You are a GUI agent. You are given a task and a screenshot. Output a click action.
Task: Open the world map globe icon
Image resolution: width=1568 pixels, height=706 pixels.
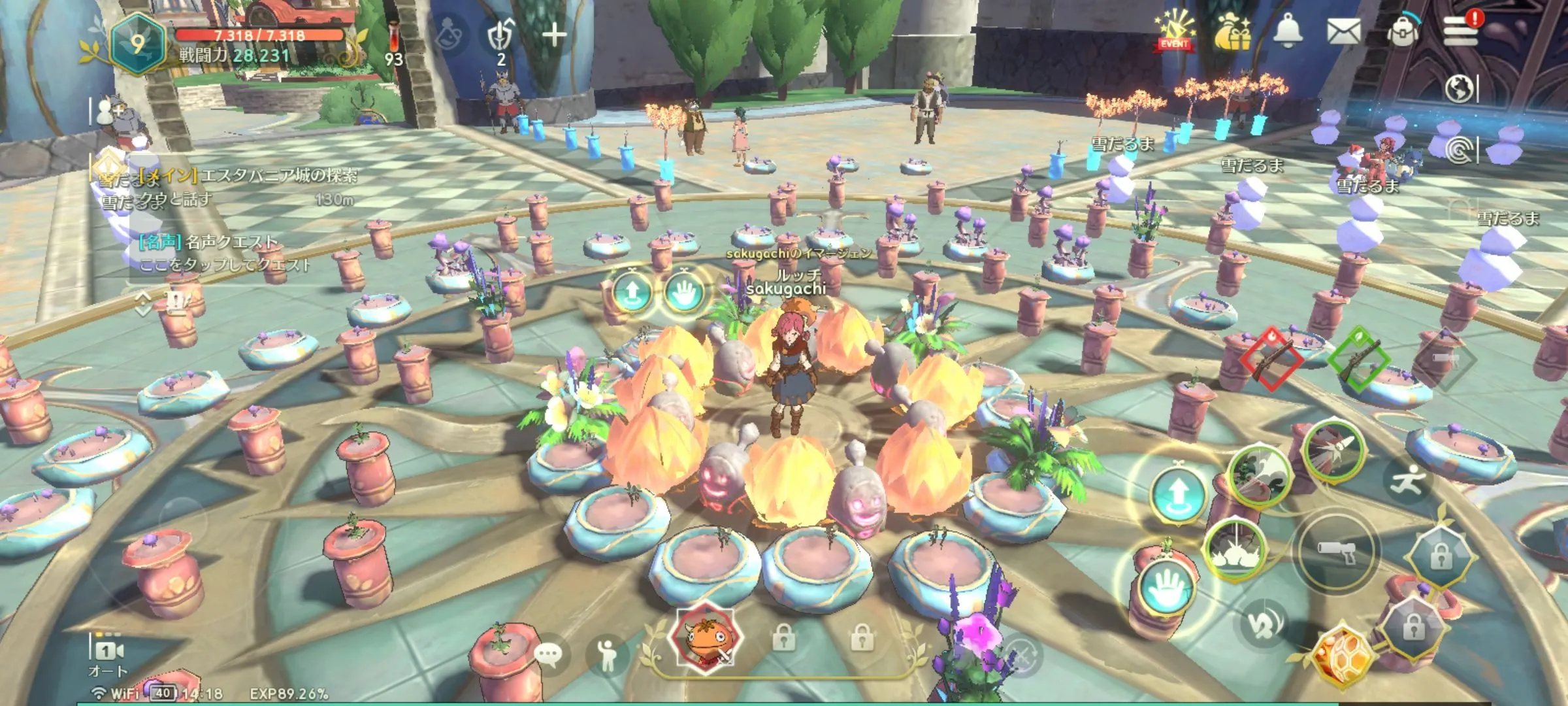pyautogui.click(x=1459, y=89)
